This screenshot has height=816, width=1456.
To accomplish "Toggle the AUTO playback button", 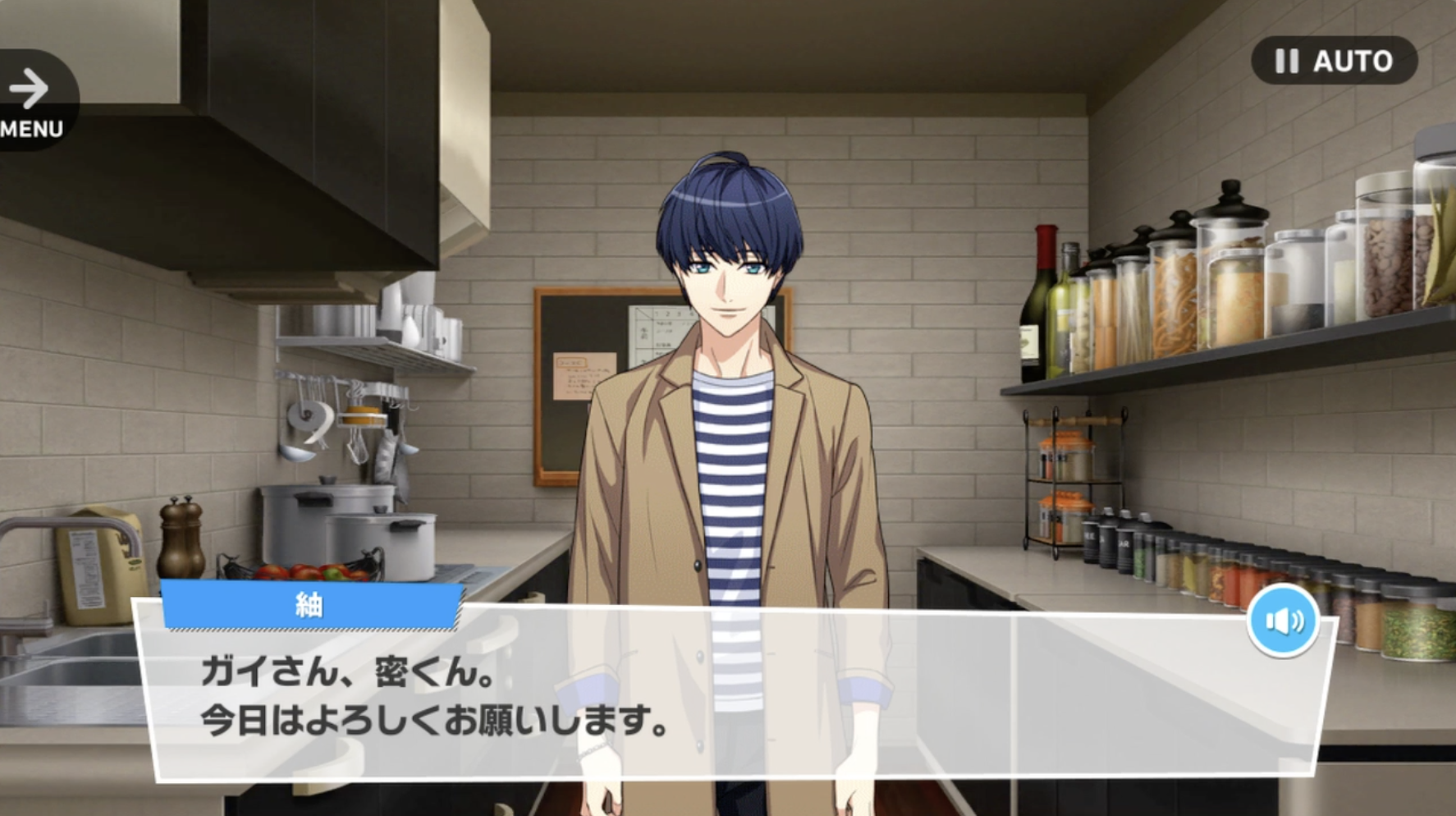I will [x=1334, y=61].
